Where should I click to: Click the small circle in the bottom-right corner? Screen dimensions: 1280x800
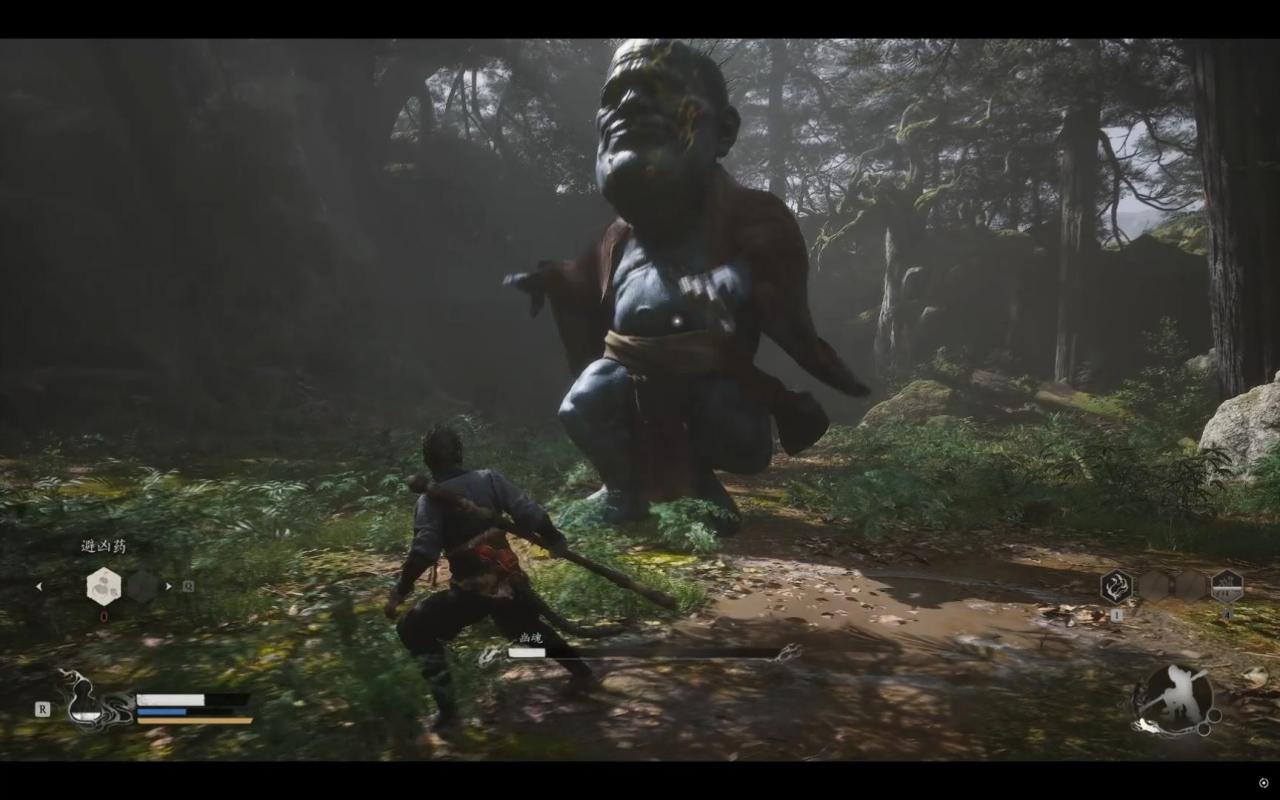point(1264,782)
